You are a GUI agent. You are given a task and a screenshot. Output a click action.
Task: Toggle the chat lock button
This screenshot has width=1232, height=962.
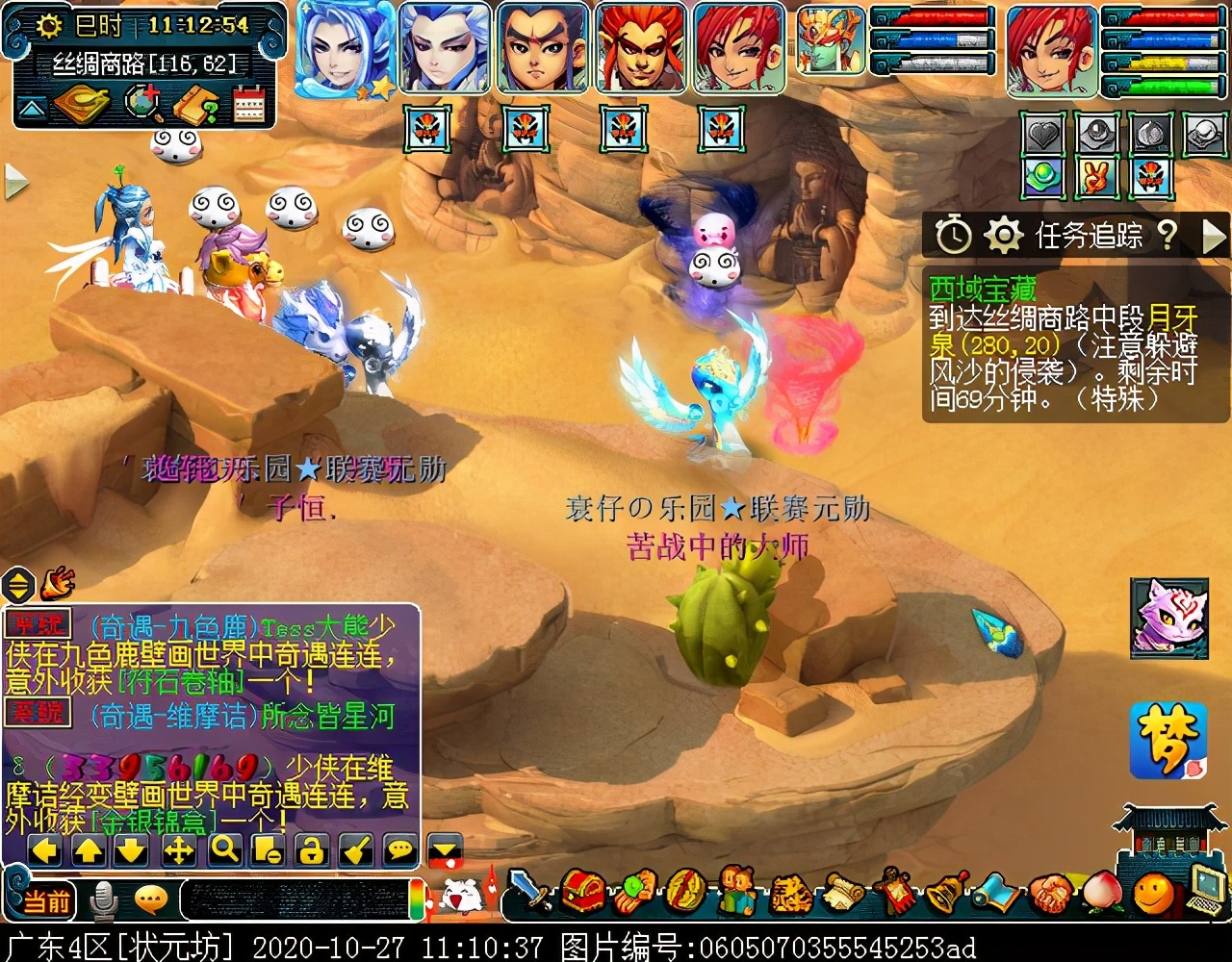(x=311, y=850)
